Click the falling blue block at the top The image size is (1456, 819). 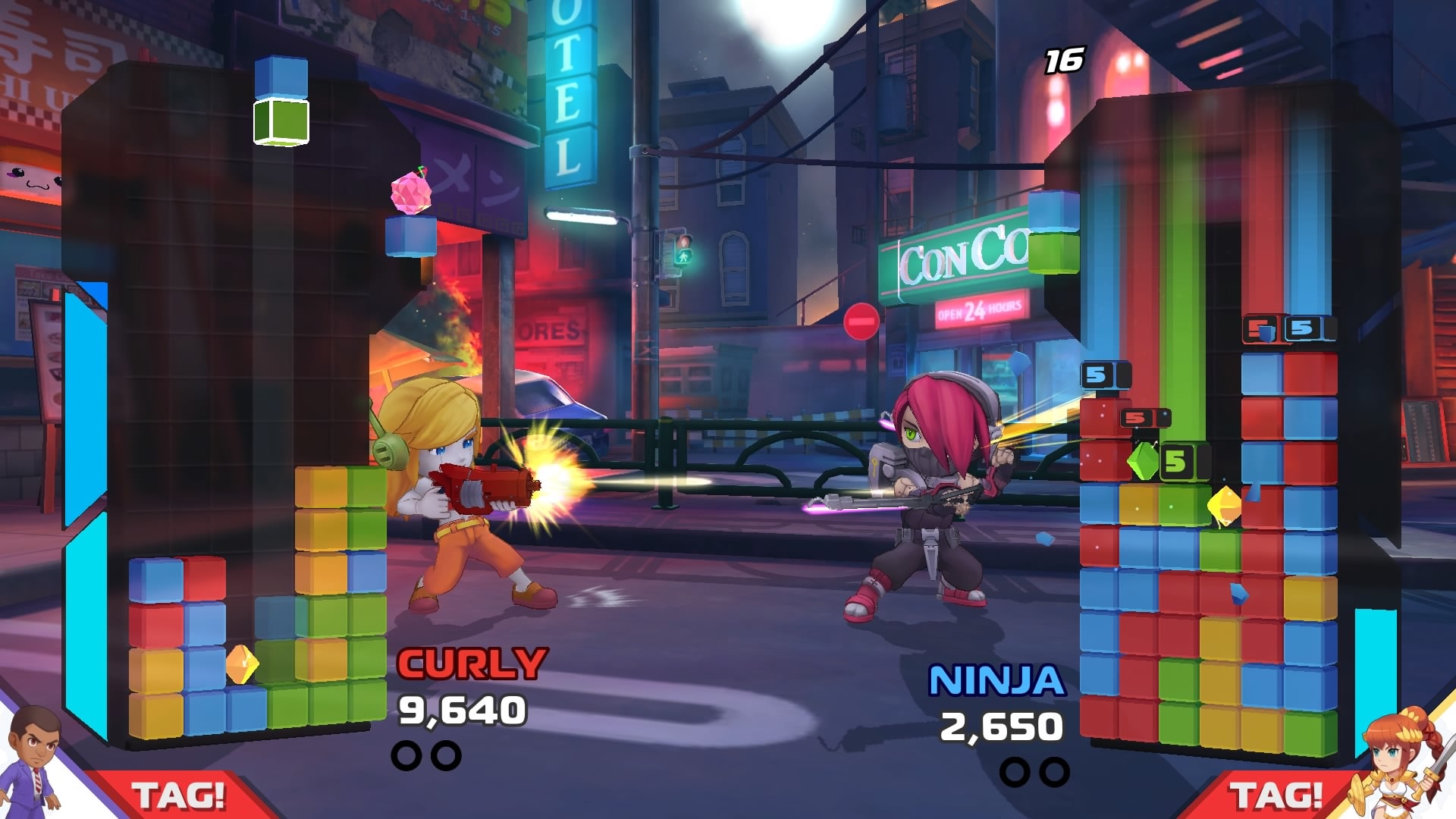click(281, 76)
